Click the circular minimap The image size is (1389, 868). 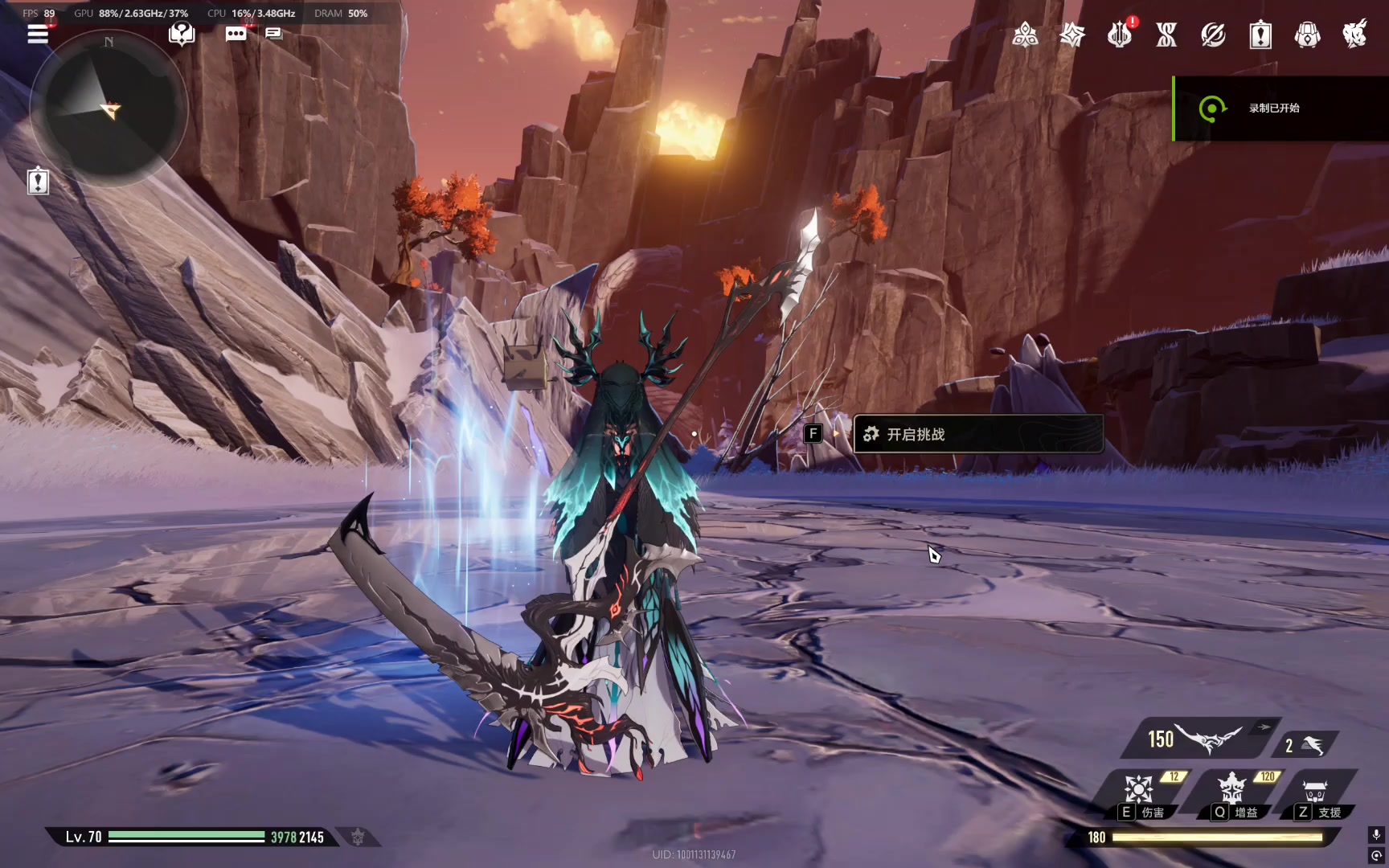click(109, 108)
